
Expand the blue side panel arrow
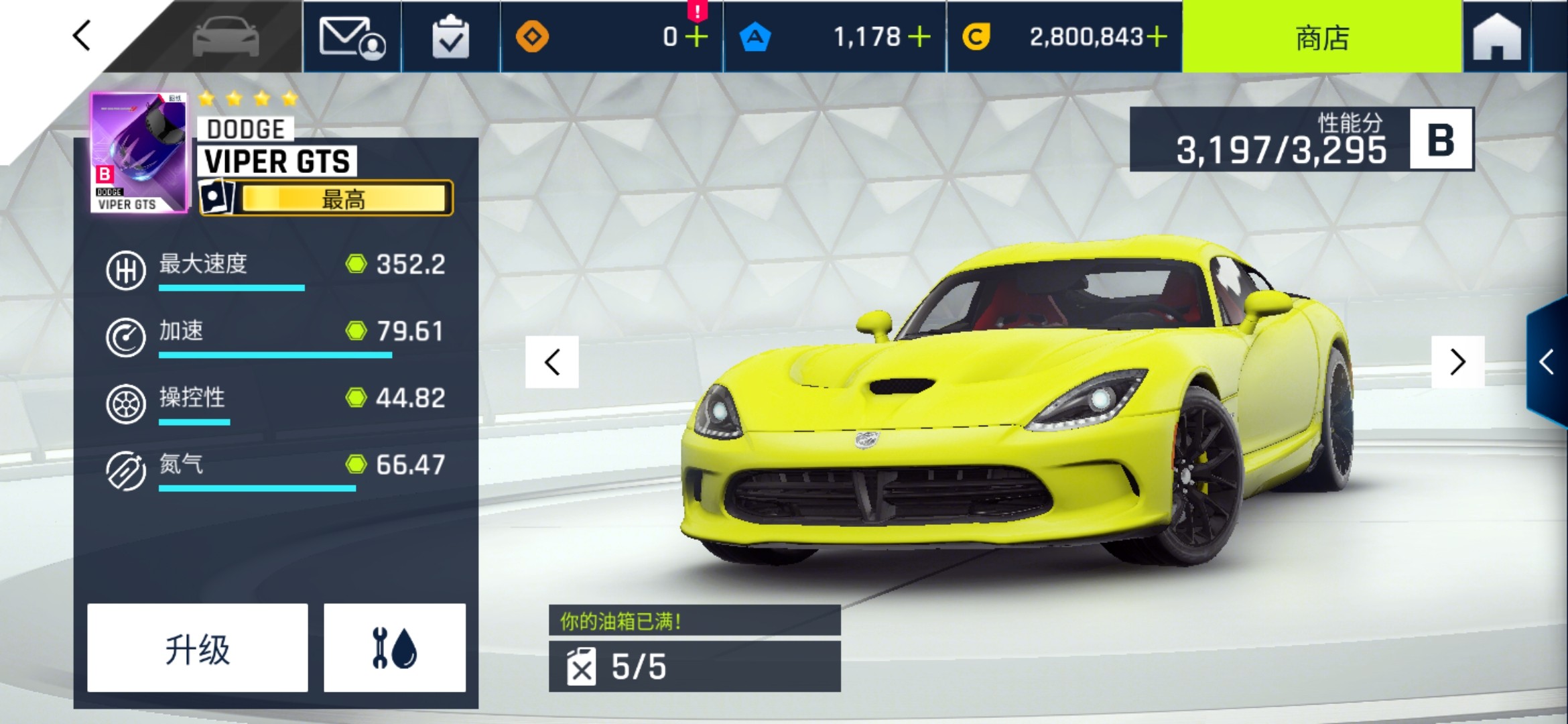click(x=1547, y=362)
